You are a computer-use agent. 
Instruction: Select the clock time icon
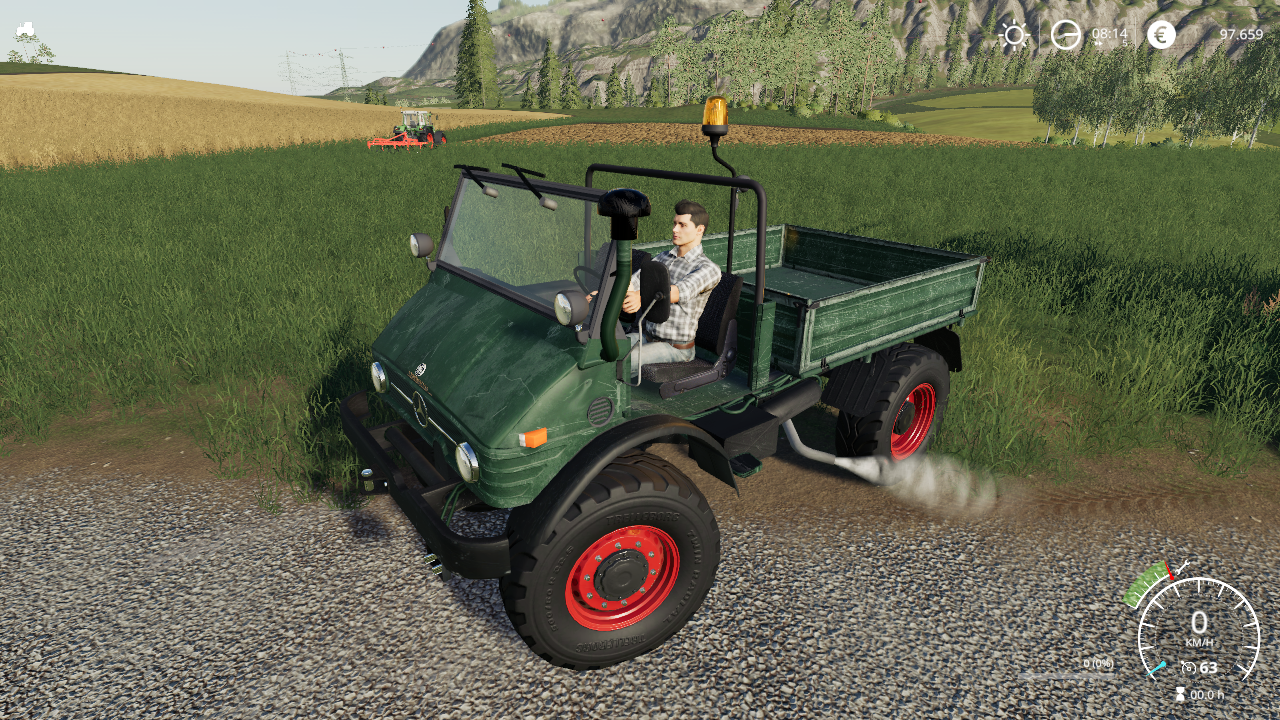coord(1066,35)
